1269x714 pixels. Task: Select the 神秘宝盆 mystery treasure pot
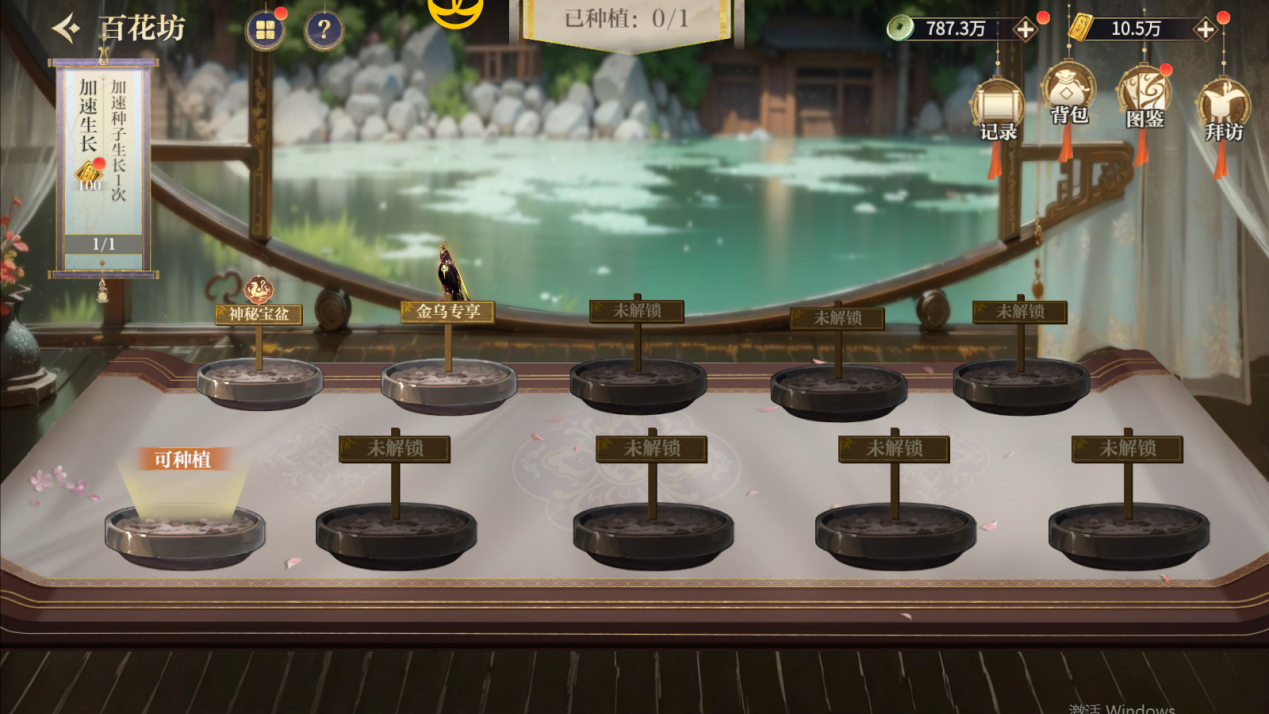(259, 381)
